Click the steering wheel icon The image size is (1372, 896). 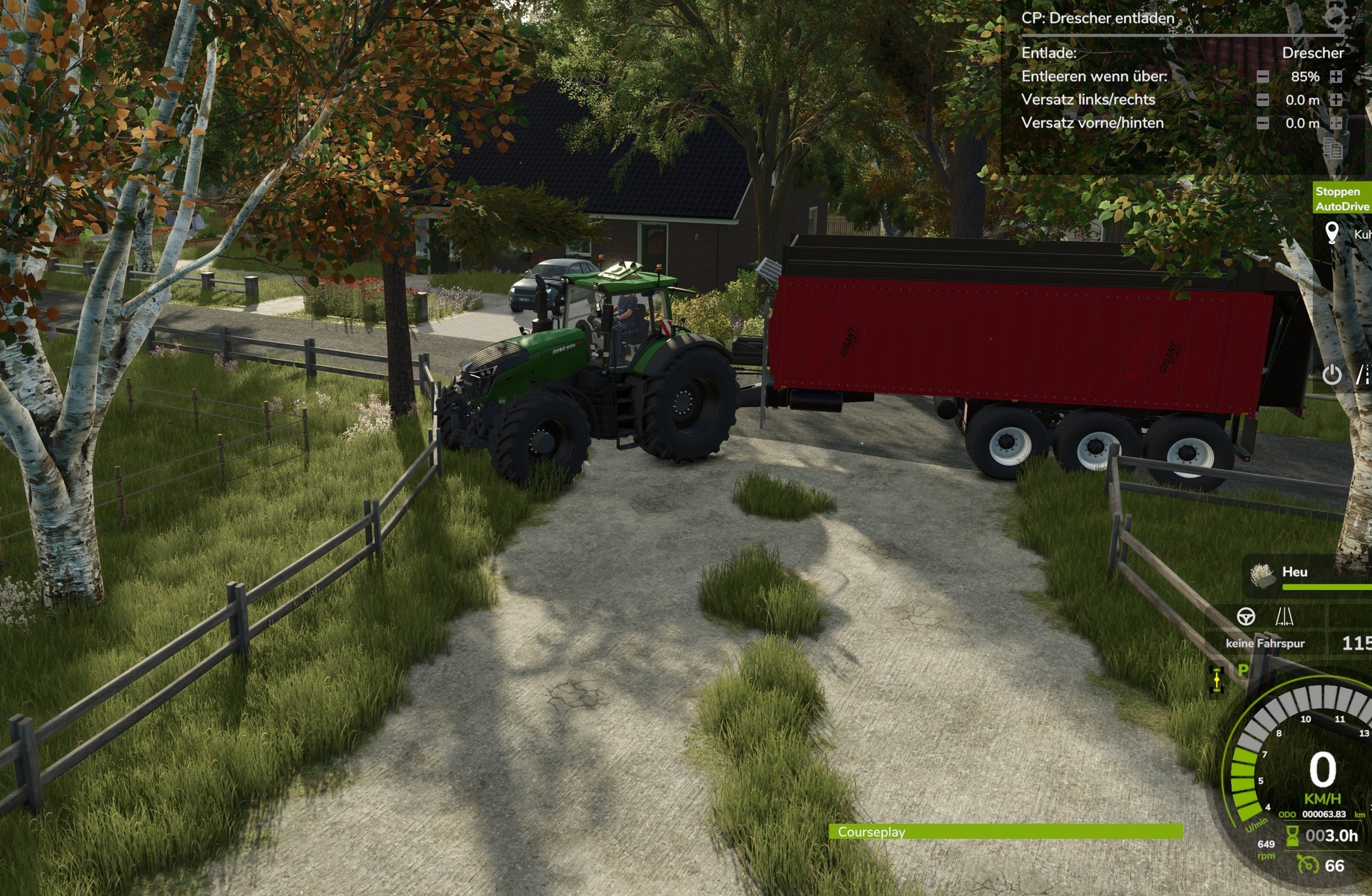(1246, 617)
